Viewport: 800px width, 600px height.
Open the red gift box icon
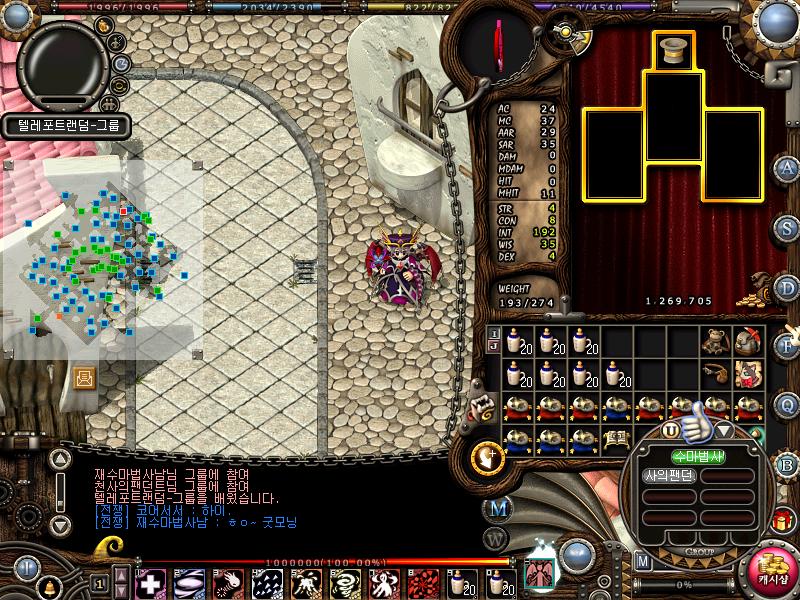coord(780,519)
